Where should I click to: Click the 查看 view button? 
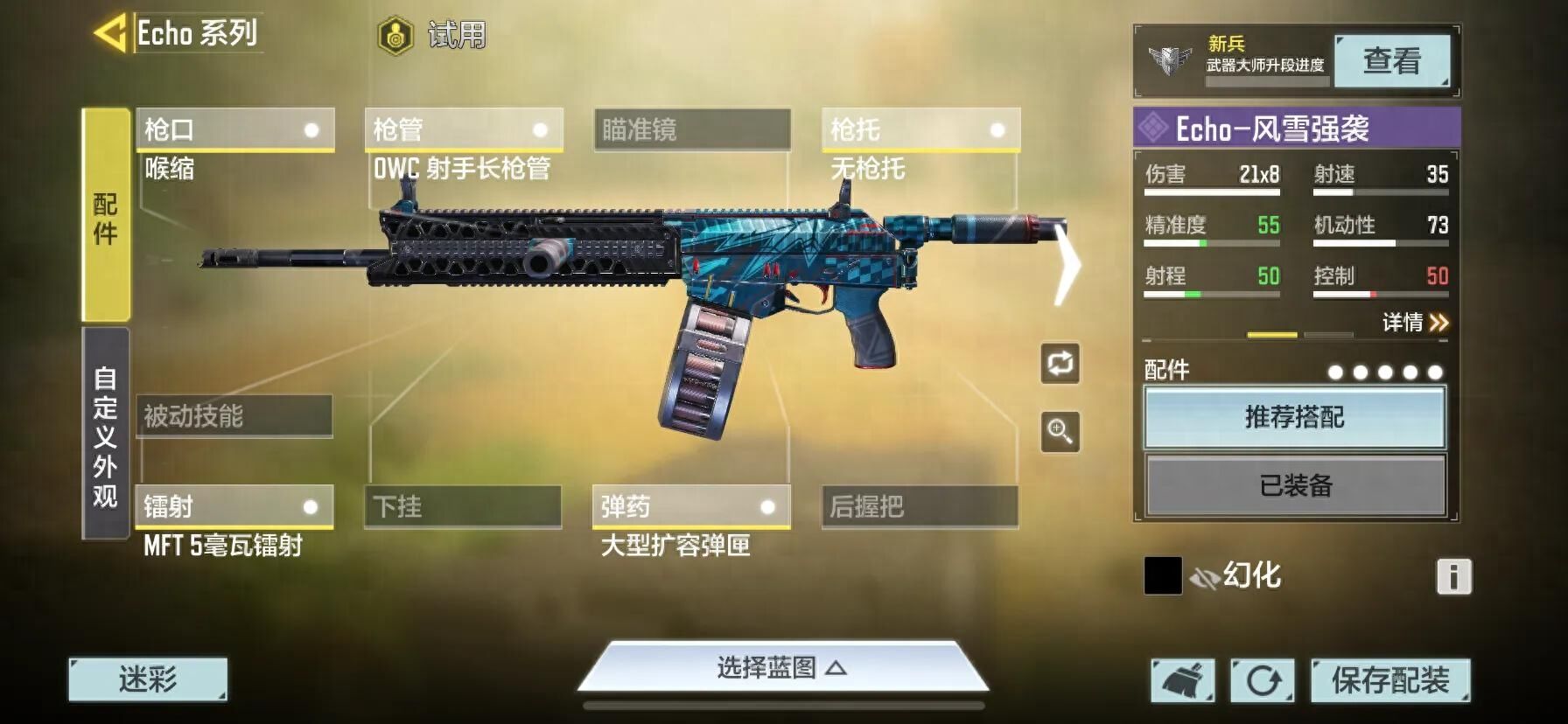(x=1391, y=61)
